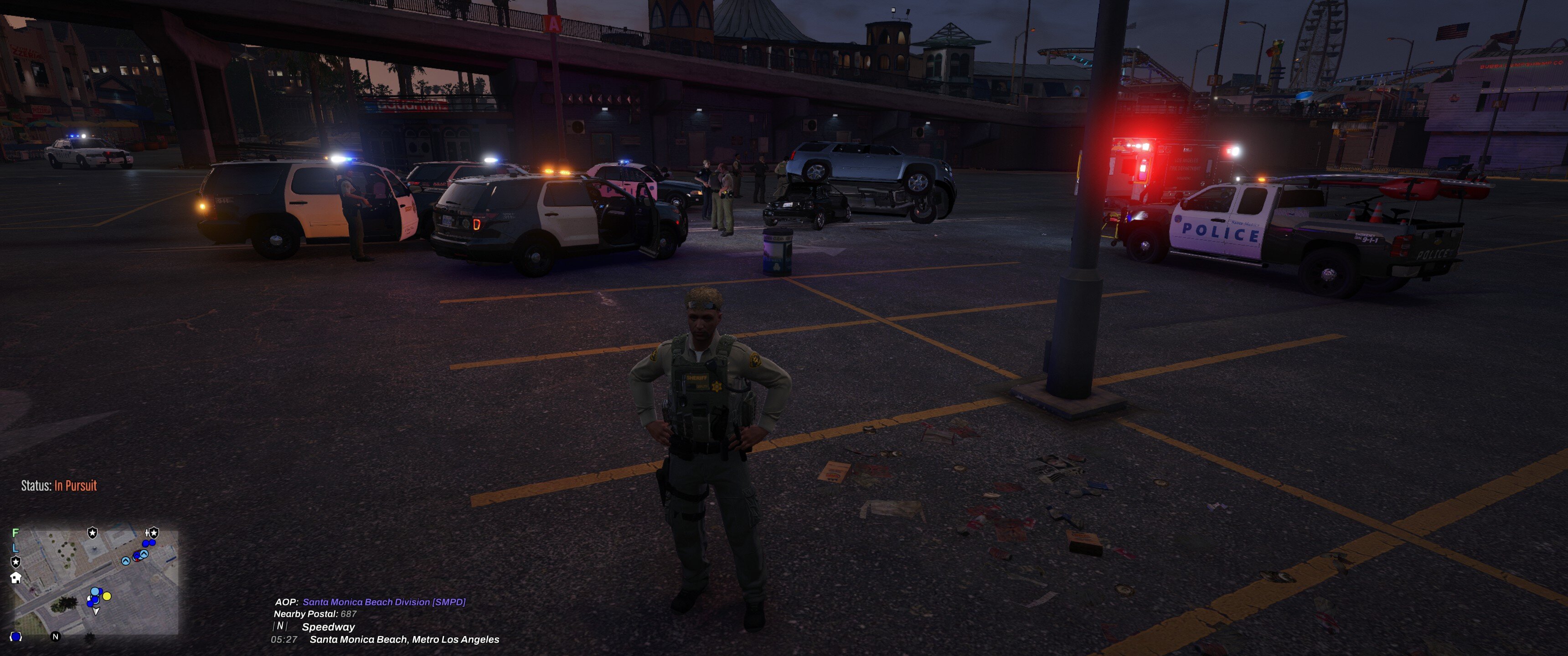The image size is (1568, 656).
Task: Click the green F marker on the minimap
Action: (x=16, y=533)
